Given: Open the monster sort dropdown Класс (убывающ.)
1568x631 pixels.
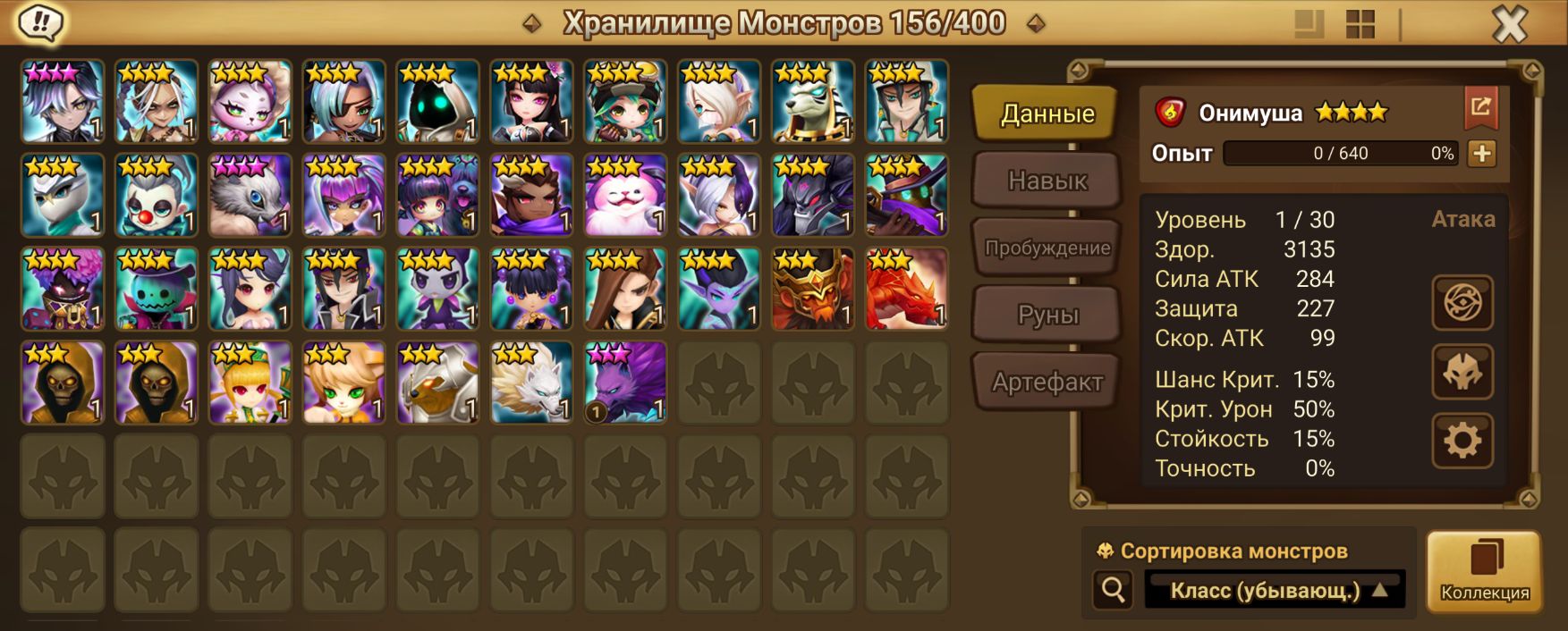Looking at the screenshot, I should [1276, 590].
